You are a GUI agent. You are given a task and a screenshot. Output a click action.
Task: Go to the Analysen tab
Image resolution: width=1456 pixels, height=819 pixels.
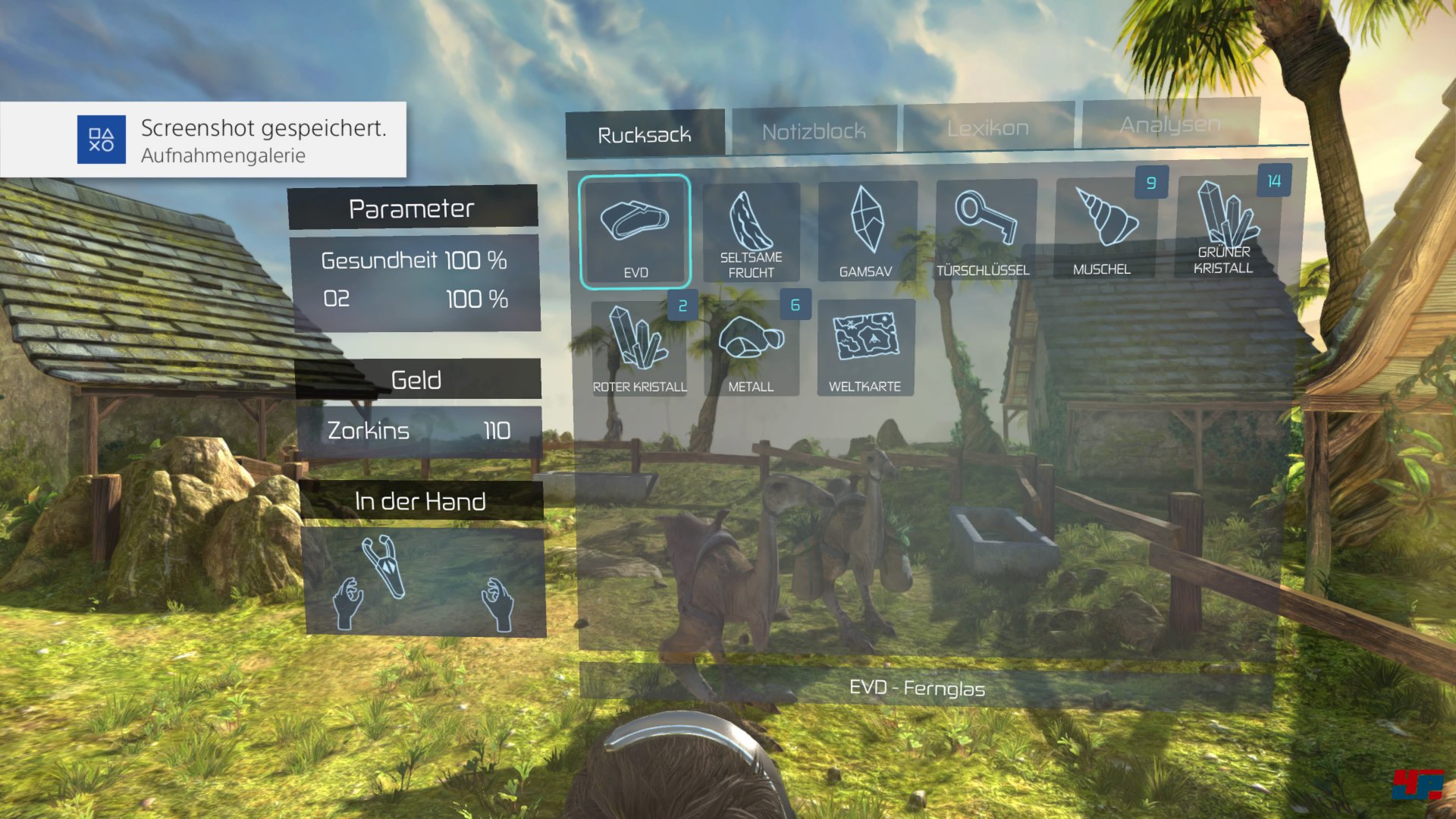point(1170,124)
